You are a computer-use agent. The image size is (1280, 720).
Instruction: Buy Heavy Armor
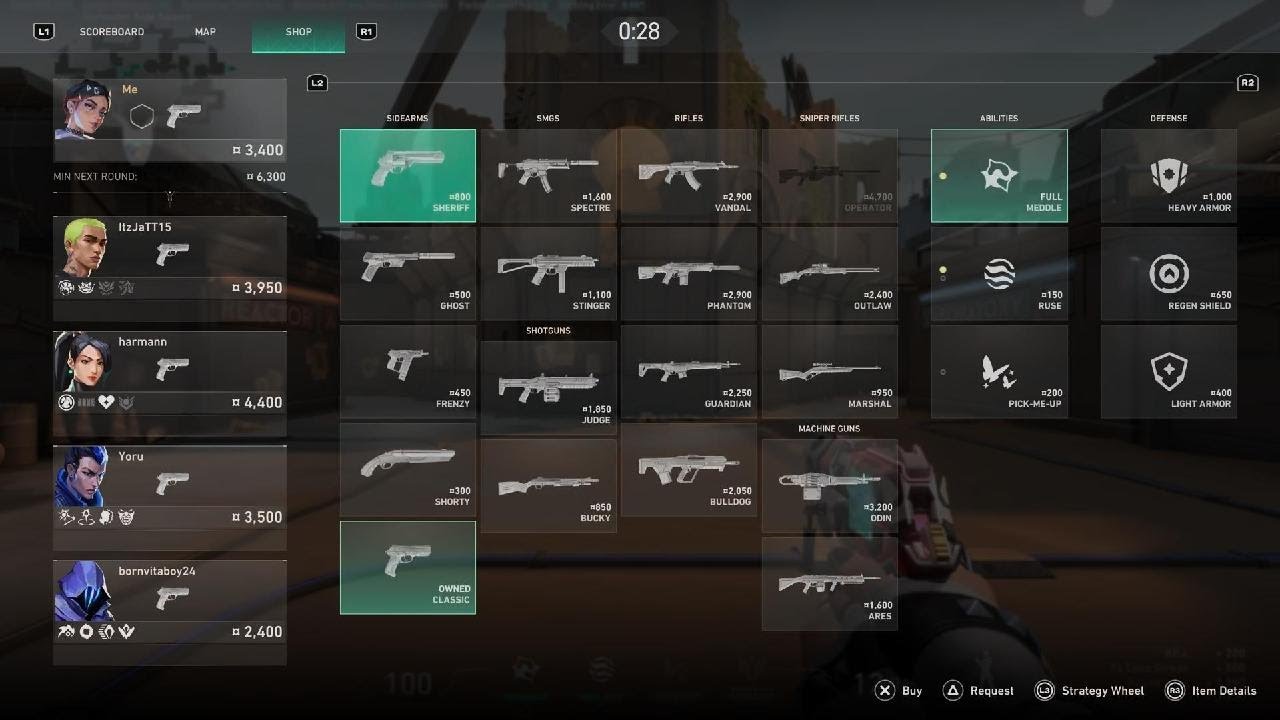pos(1169,175)
